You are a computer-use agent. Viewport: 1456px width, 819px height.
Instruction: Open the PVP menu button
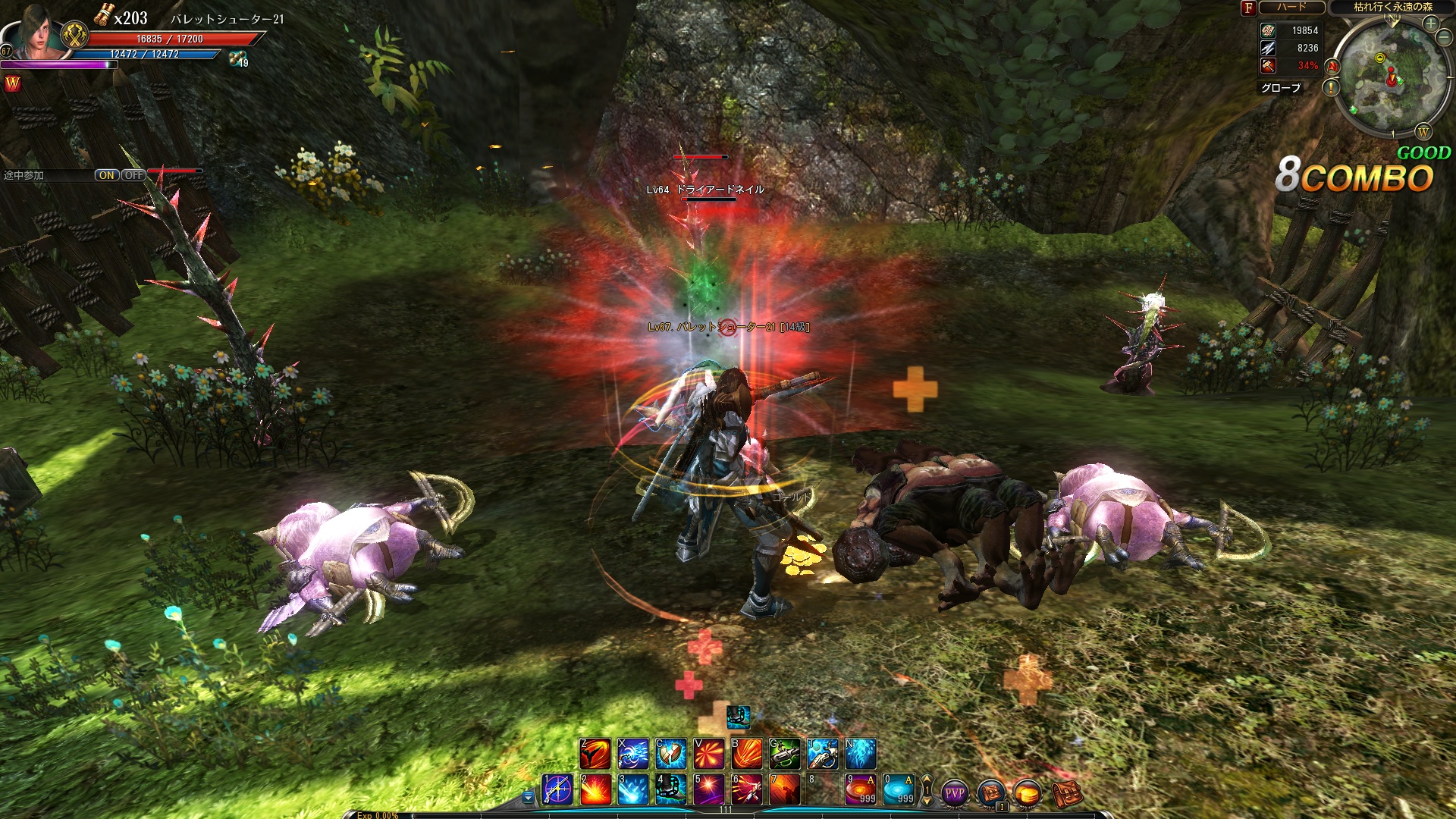(955, 793)
